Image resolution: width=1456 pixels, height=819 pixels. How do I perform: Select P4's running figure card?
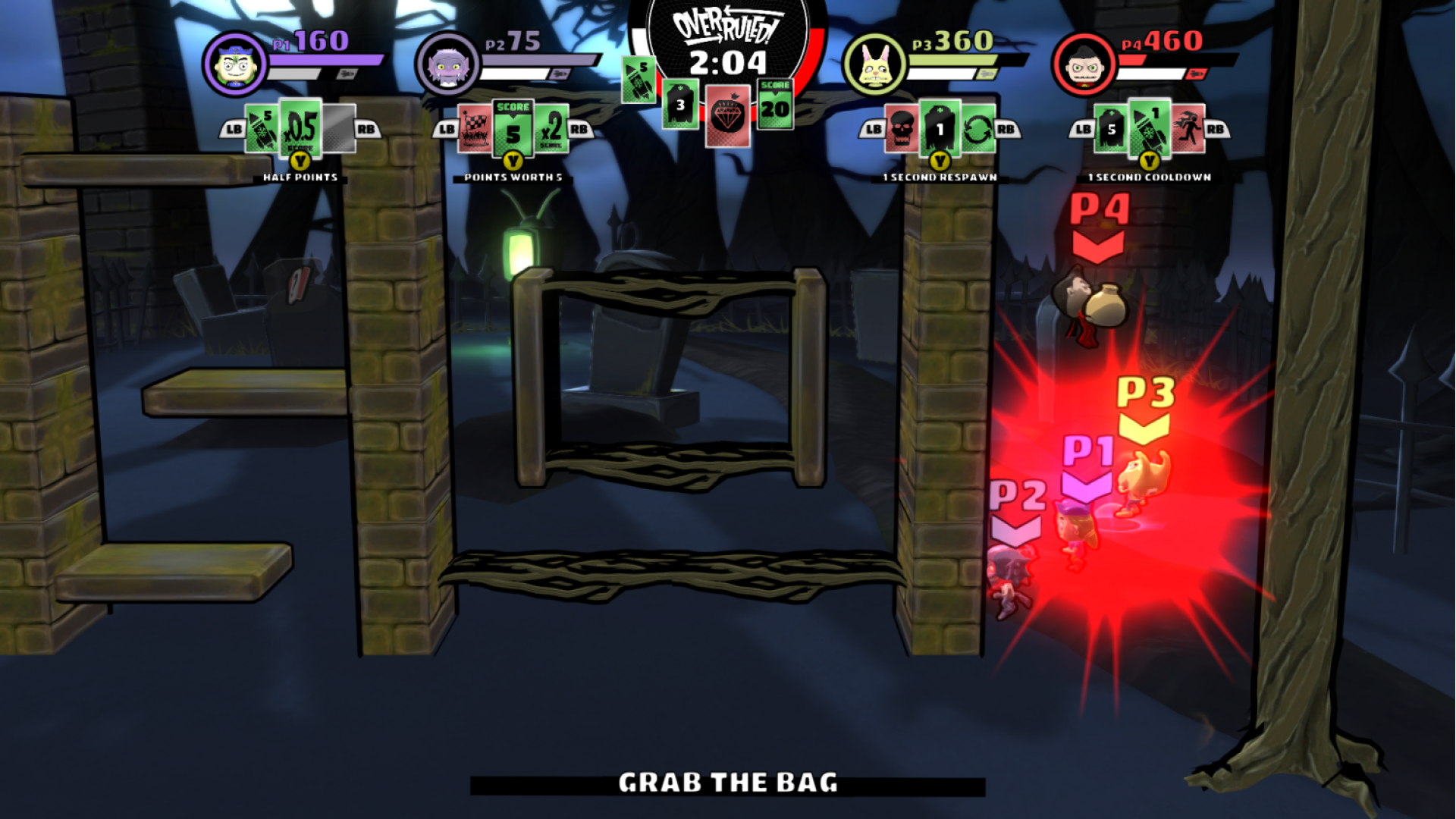pos(1188,129)
